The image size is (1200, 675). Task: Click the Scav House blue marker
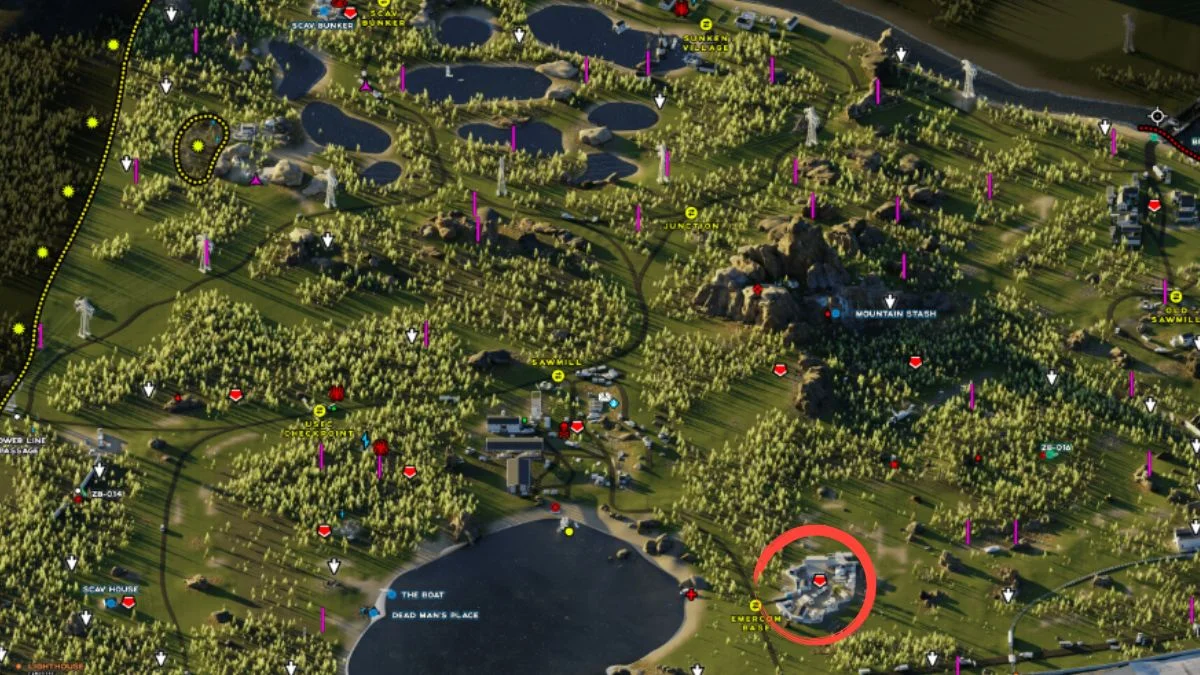(x=112, y=602)
